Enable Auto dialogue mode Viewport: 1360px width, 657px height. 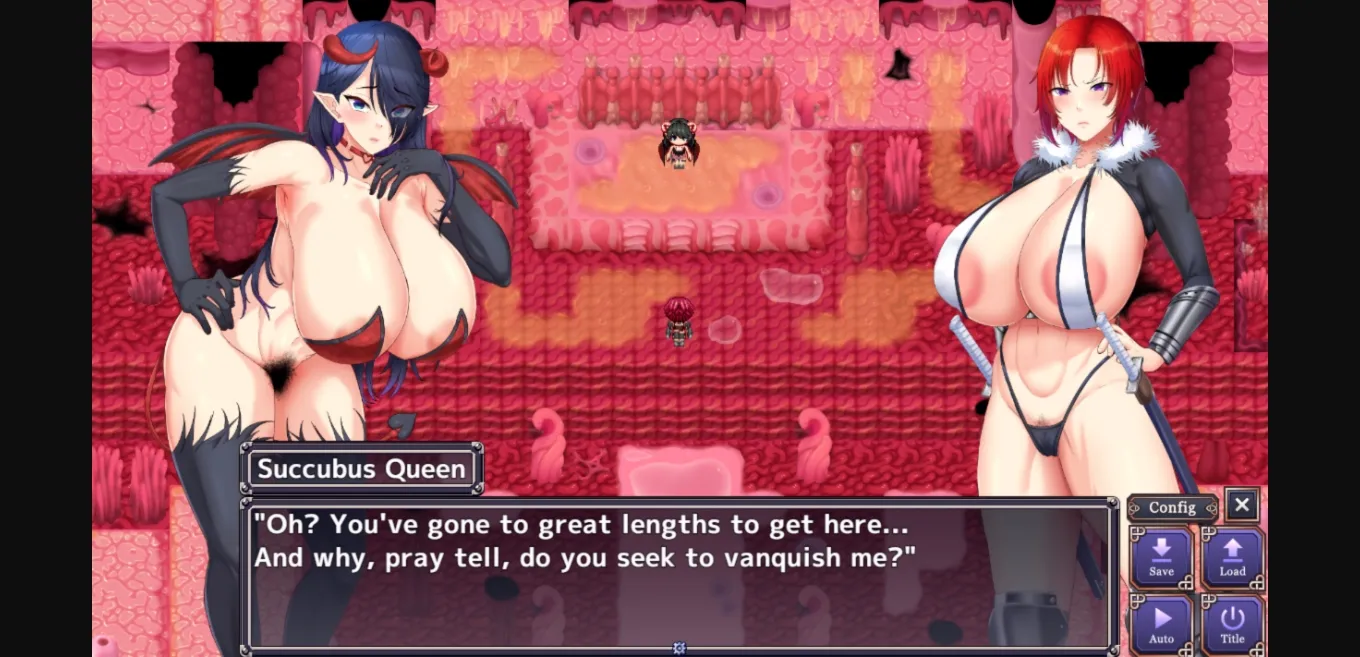click(x=1161, y=625)
